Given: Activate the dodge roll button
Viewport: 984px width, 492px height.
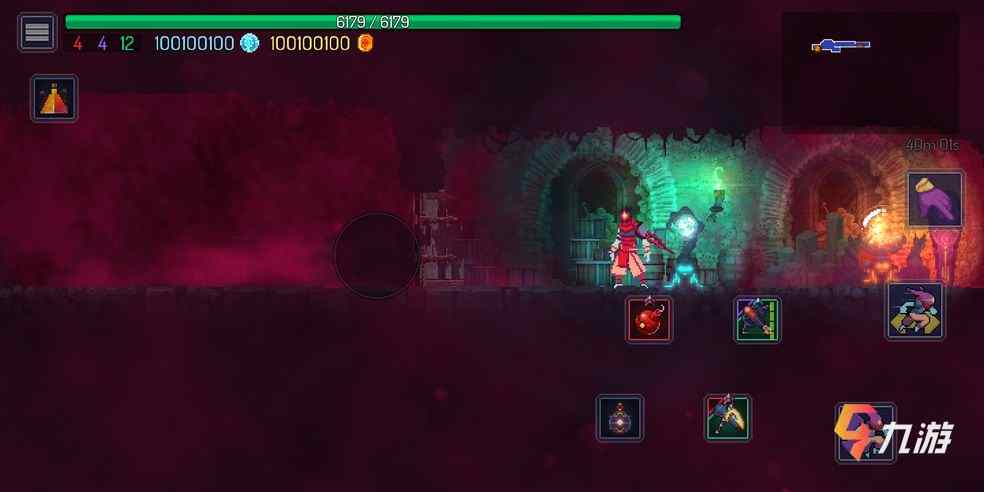Looking at the screenshot, I should 915,311.
